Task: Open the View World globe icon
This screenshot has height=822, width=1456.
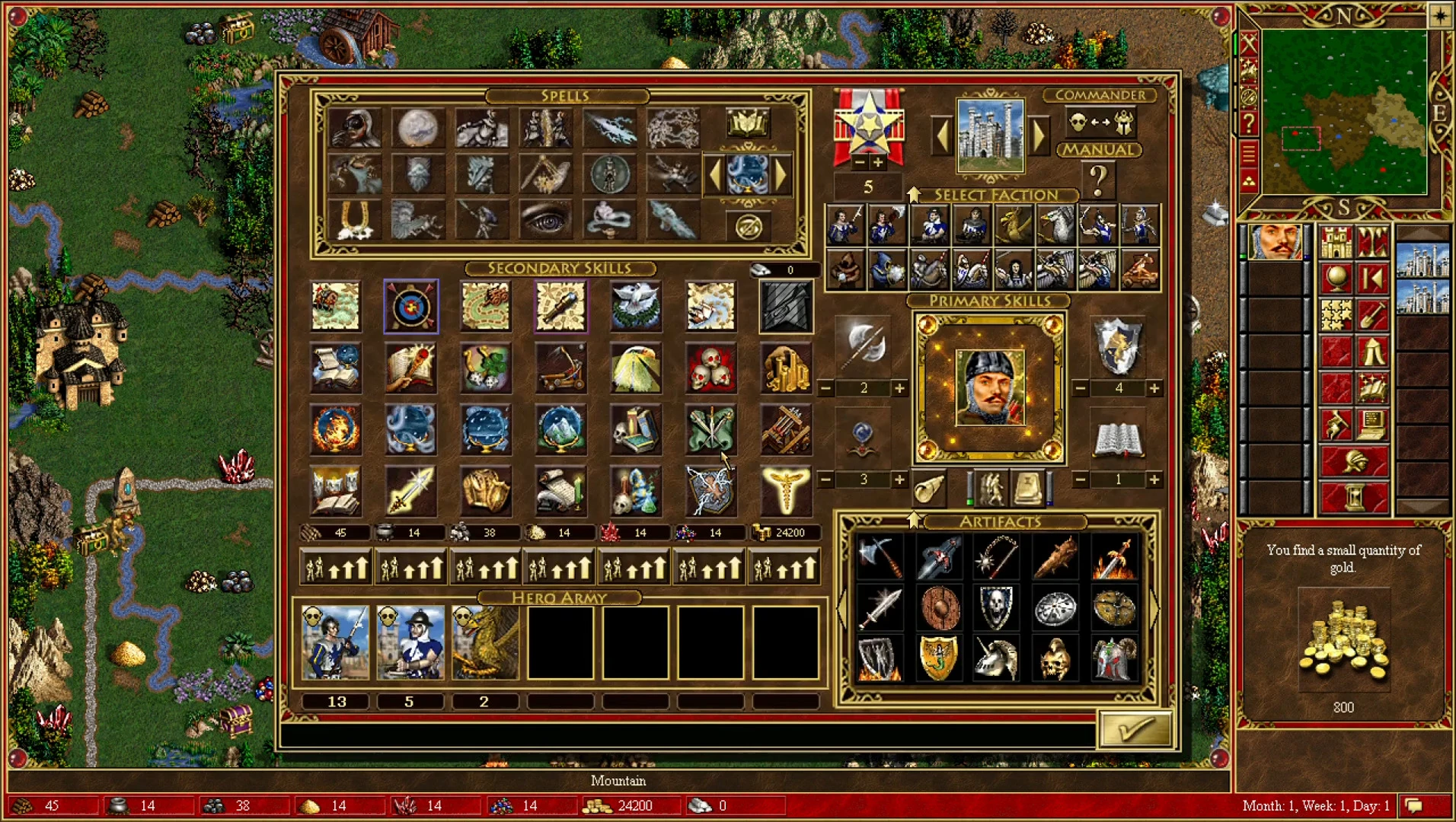Action: pos(1336,279)
